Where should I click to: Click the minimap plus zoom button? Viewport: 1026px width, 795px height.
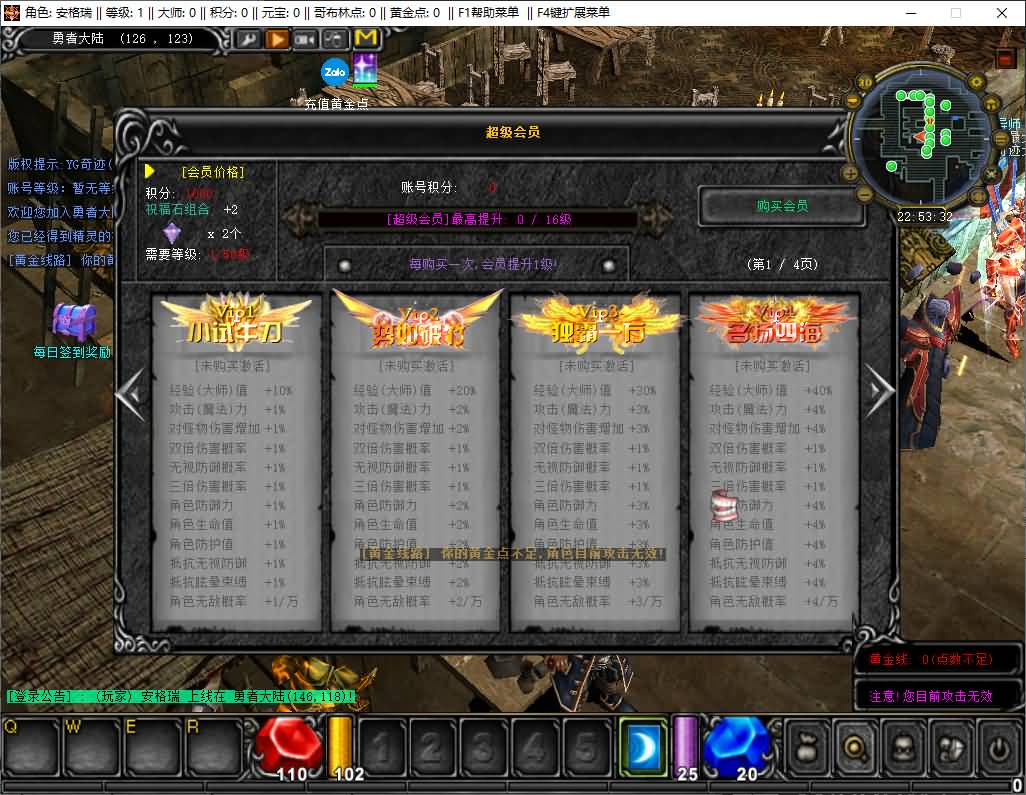coord(850,172)
